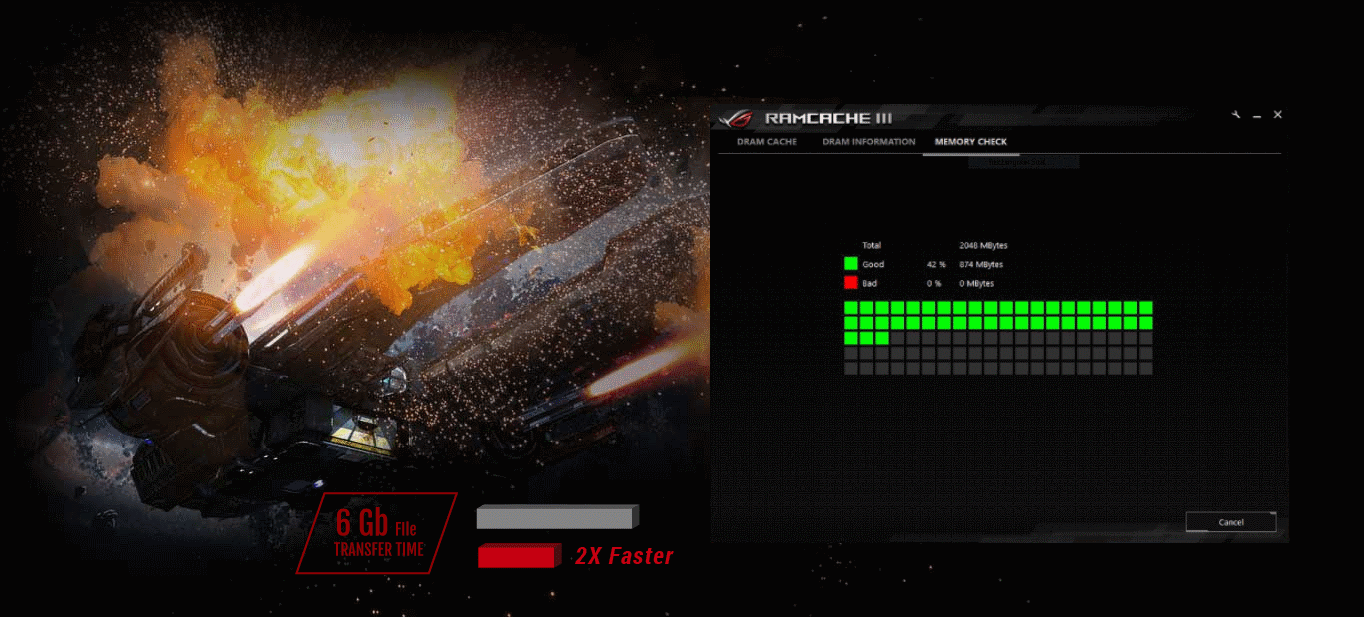Open the DRAM Information tab
Viewport: 1364px width, 617px height.
point(868,142)
